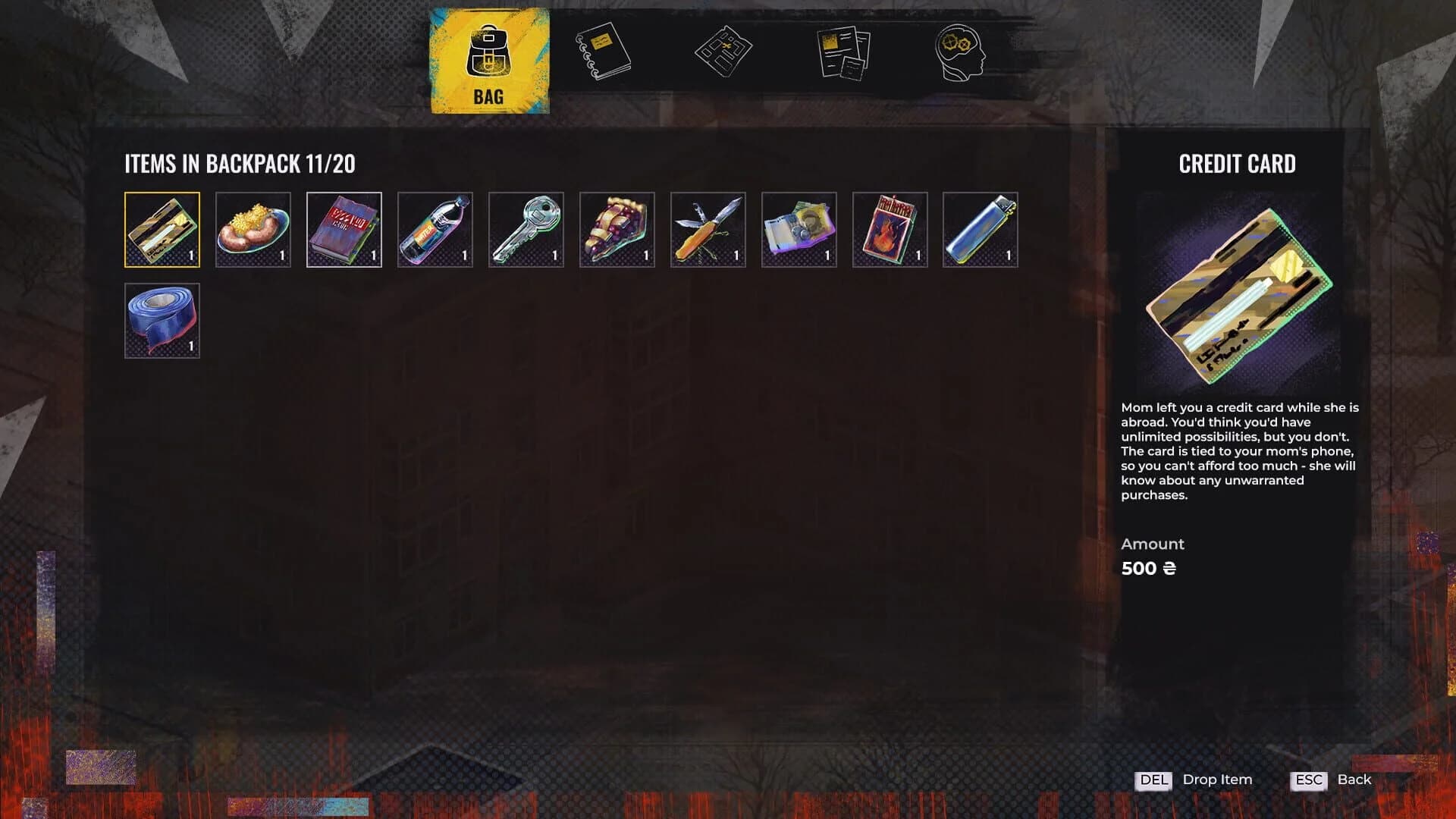
Task: Select the sausage plate item
Action: (x=253, y=230)
